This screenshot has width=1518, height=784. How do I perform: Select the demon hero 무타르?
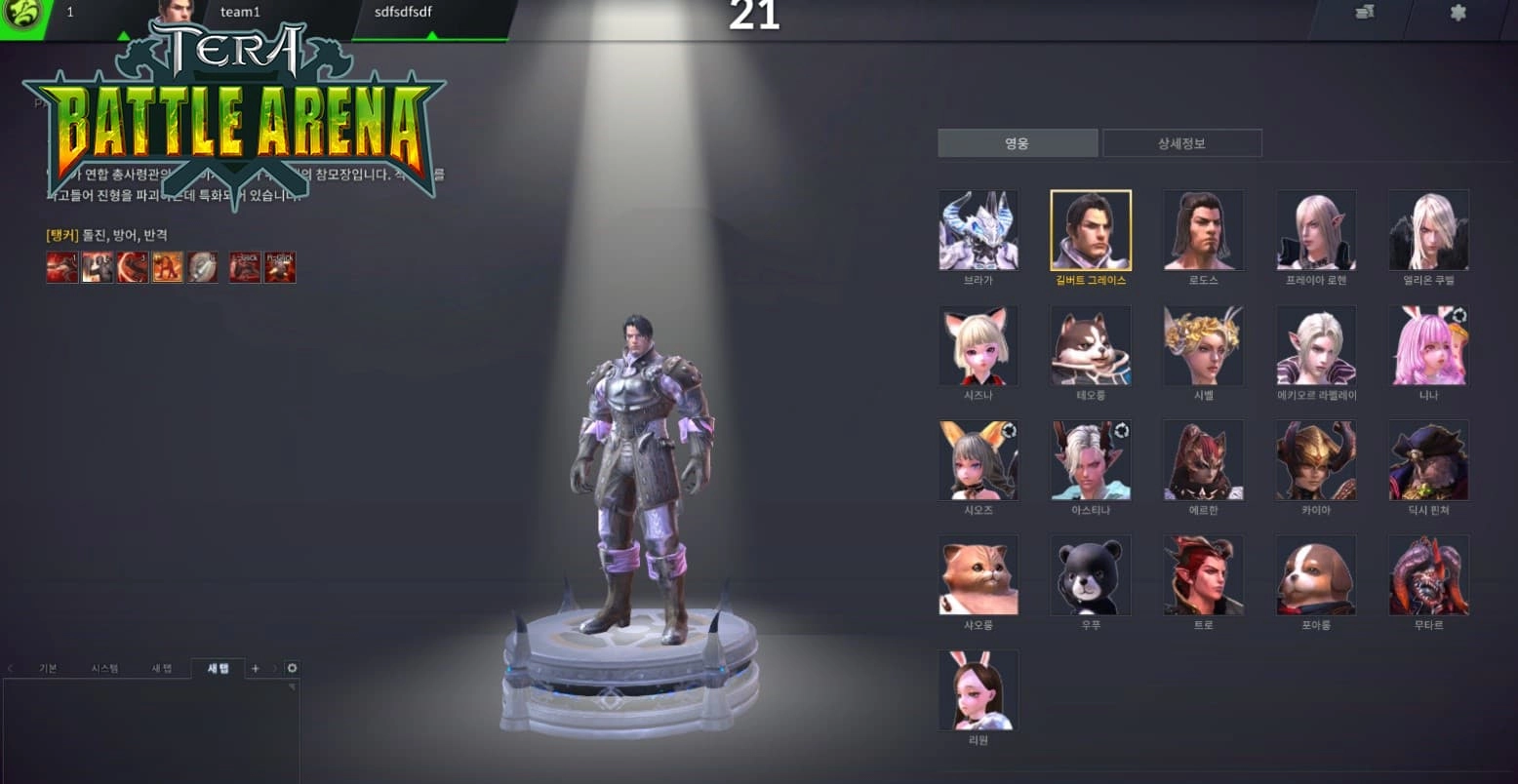1427,574
